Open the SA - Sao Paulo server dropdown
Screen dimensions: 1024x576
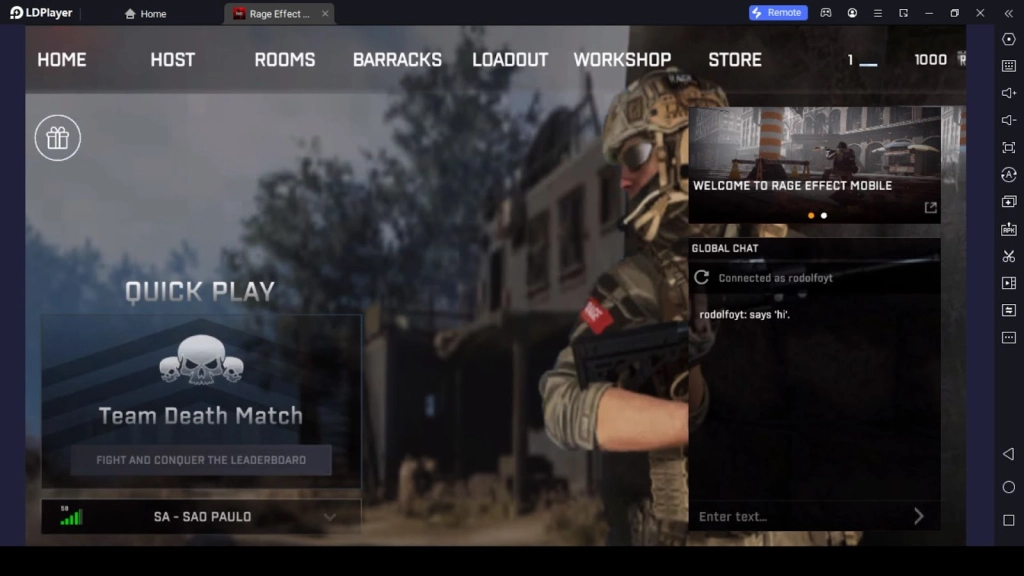201,517
